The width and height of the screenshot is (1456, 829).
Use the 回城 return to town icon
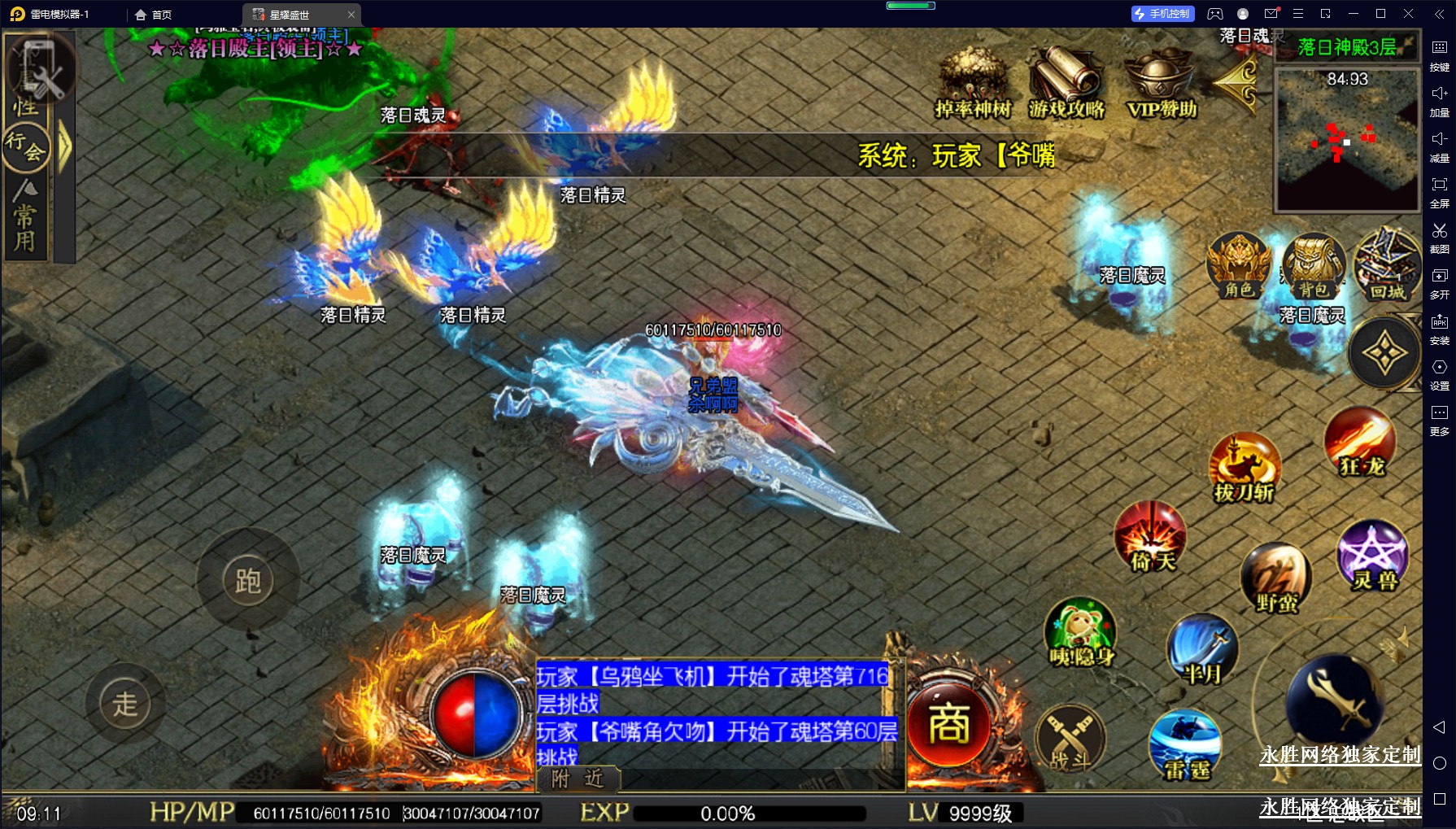(1387, 265)
